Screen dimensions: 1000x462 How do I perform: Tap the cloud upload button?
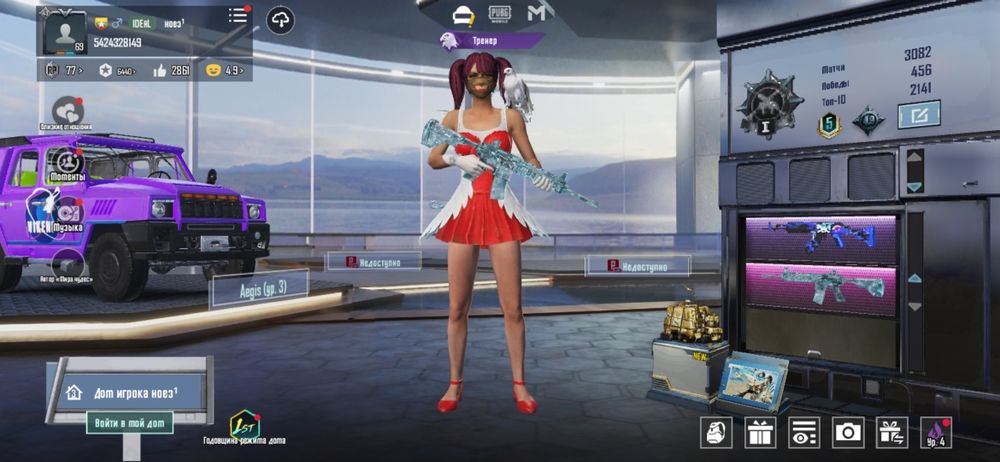tap(280, 20)
